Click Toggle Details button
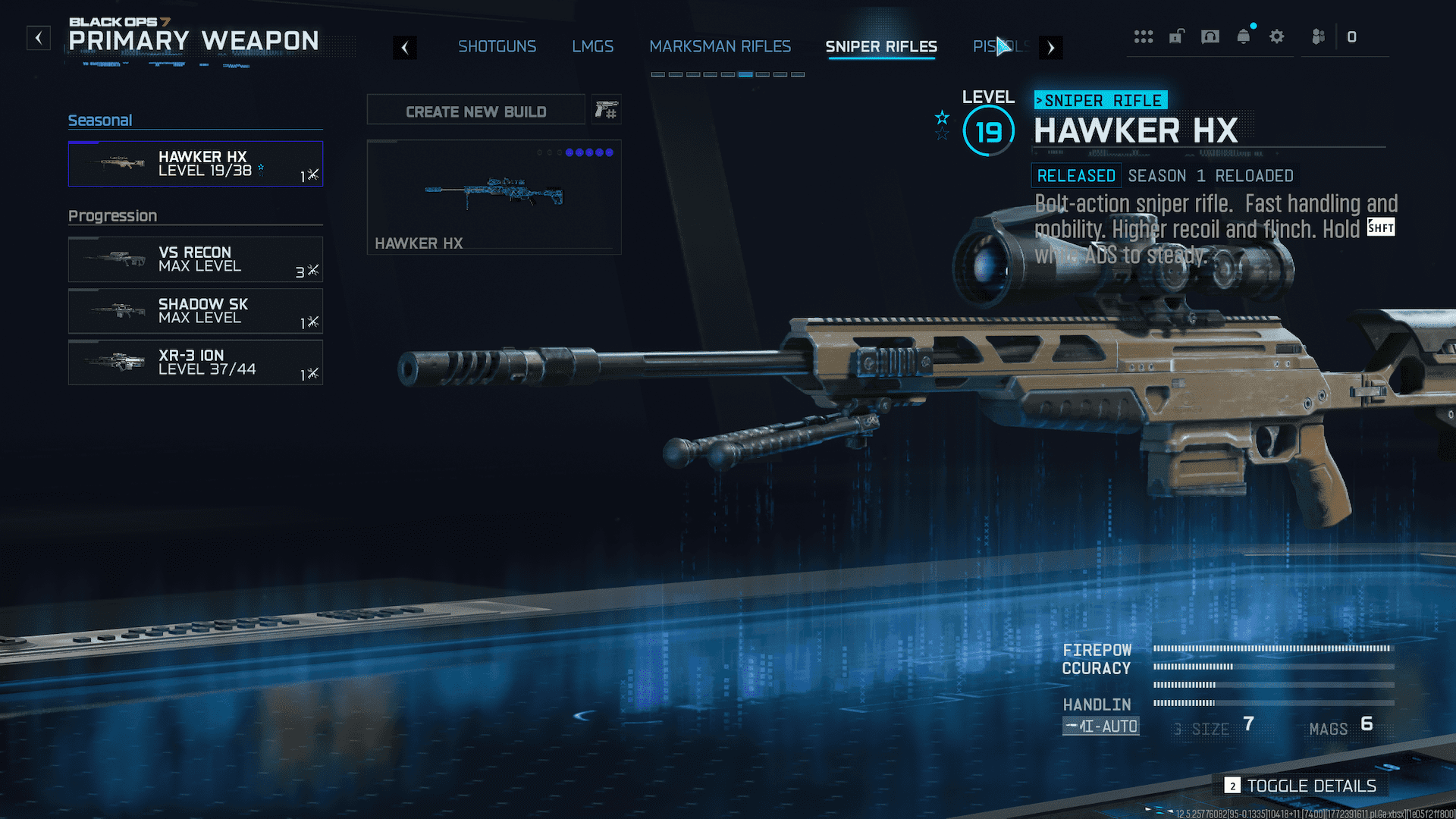The height and width of the screenshot is (819, 1456). pos(1301,786)
